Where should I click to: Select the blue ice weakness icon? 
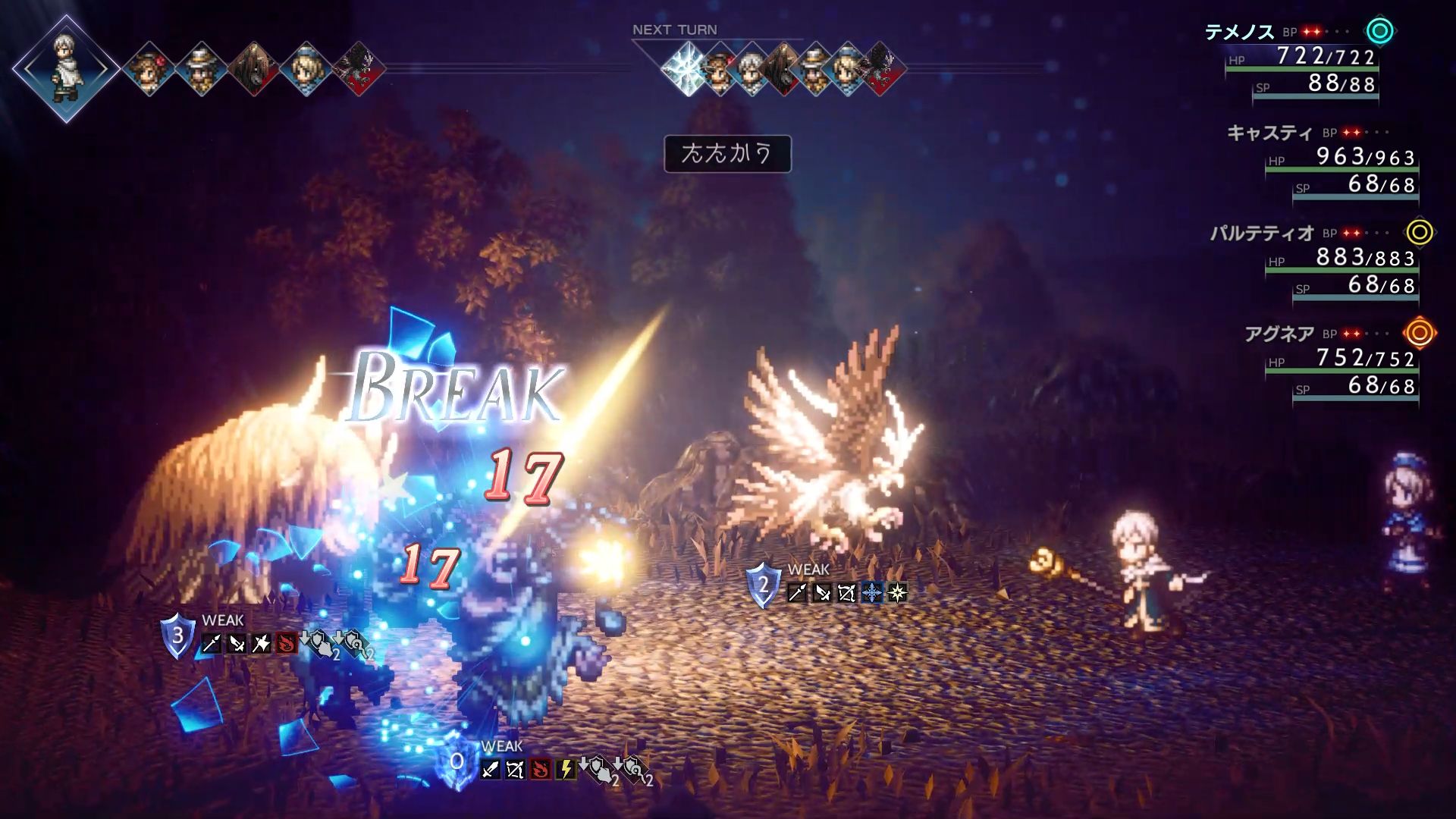tap(872, 593)
